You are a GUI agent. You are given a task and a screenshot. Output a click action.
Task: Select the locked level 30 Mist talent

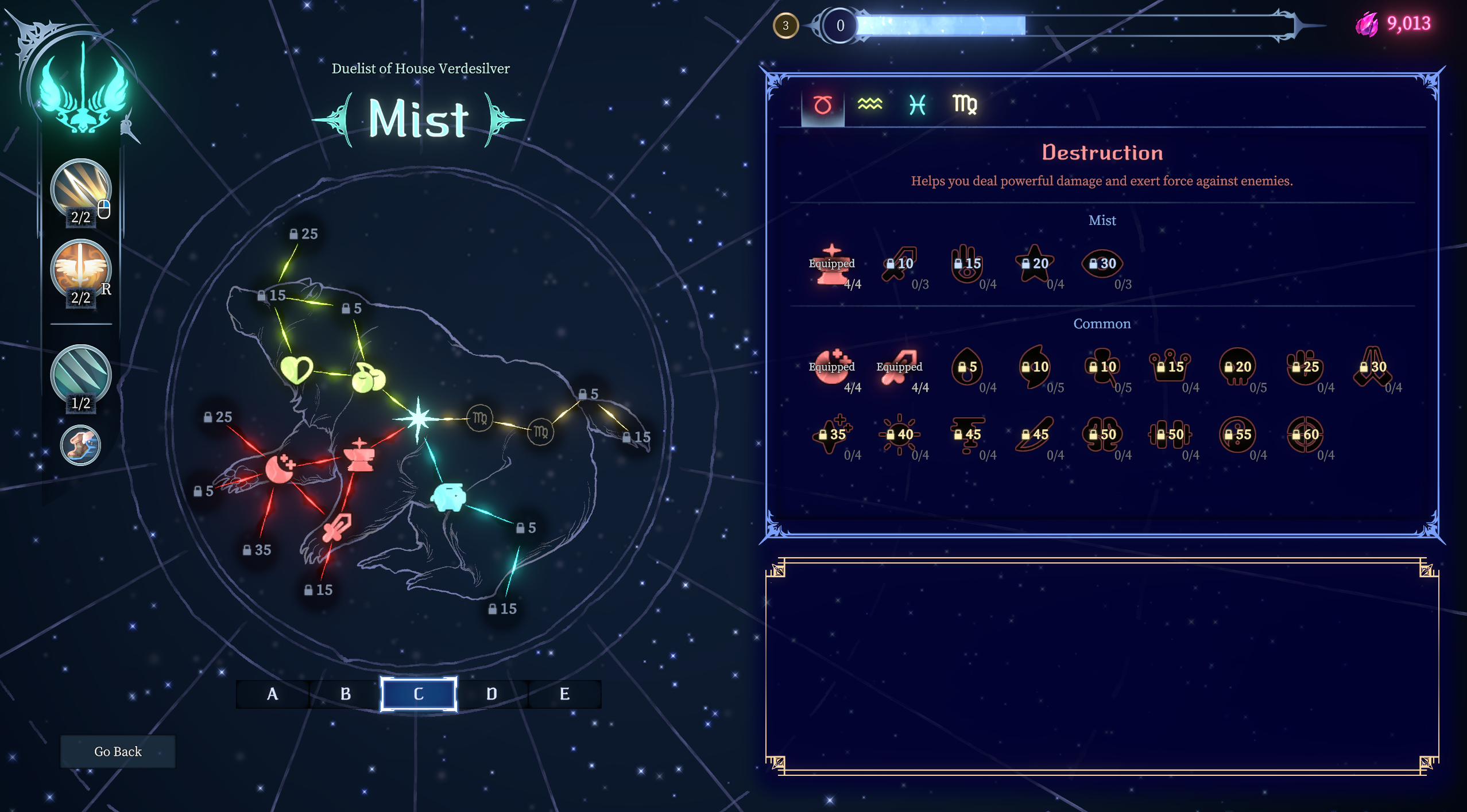coord(1102,264)
